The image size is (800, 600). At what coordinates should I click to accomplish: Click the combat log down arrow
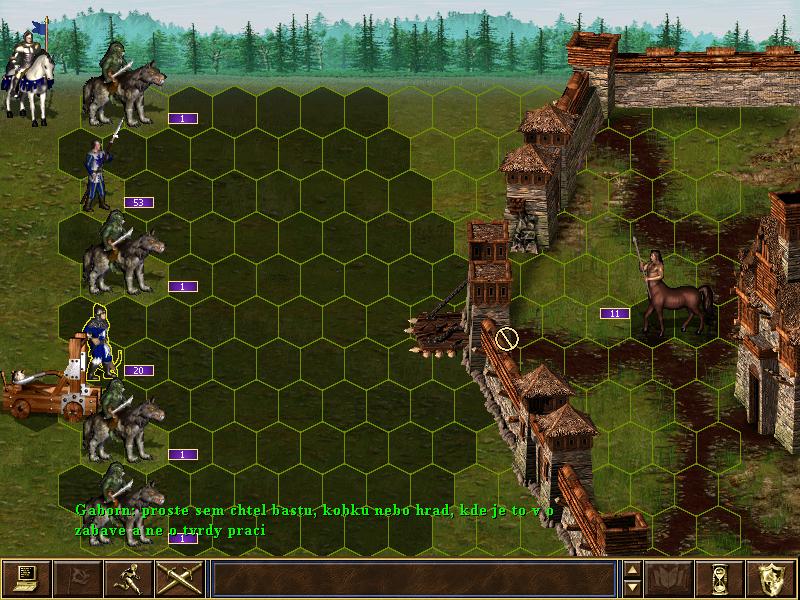(632, 586)
